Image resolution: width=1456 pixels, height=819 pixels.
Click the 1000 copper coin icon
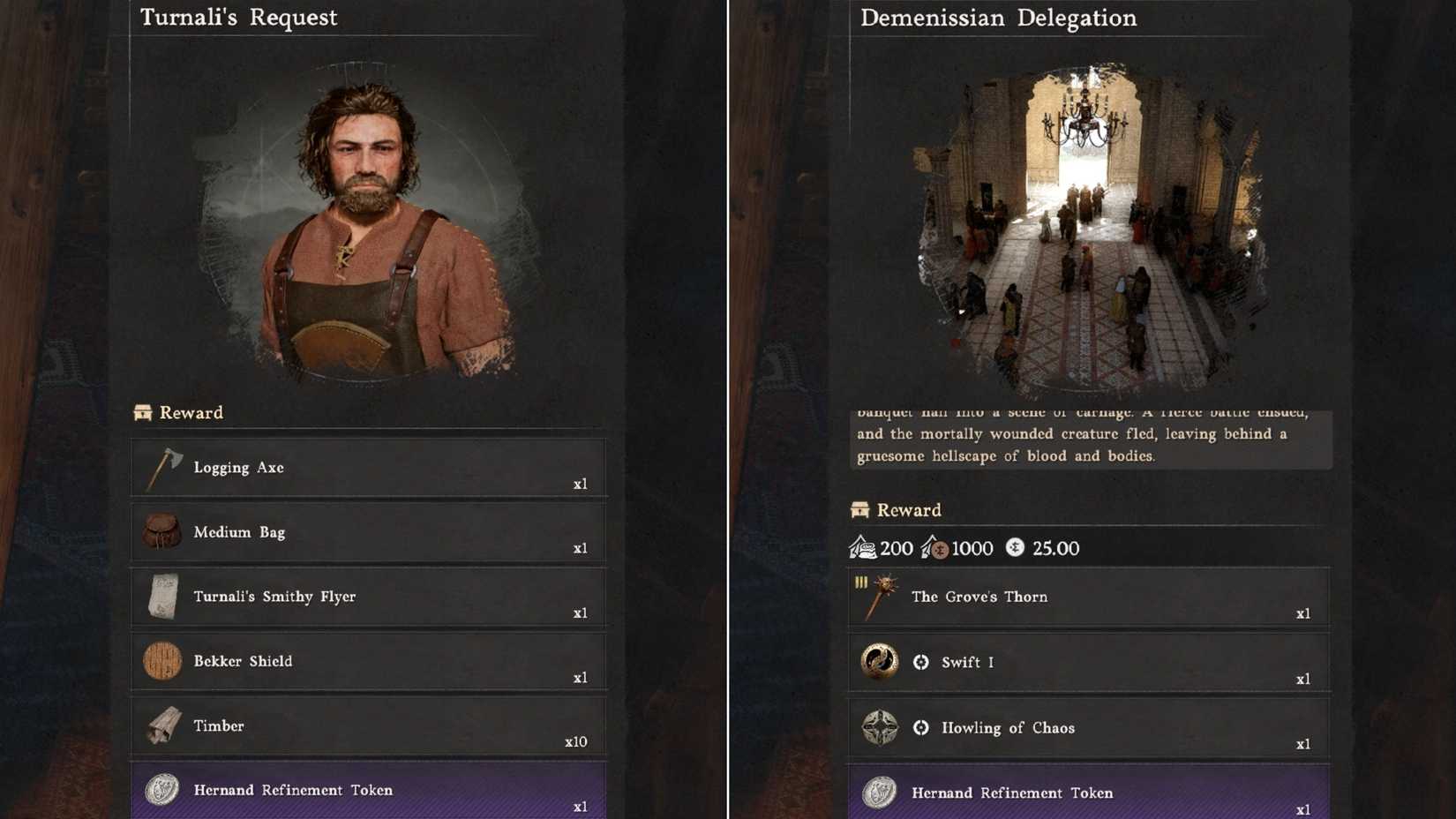click(938, 547)
